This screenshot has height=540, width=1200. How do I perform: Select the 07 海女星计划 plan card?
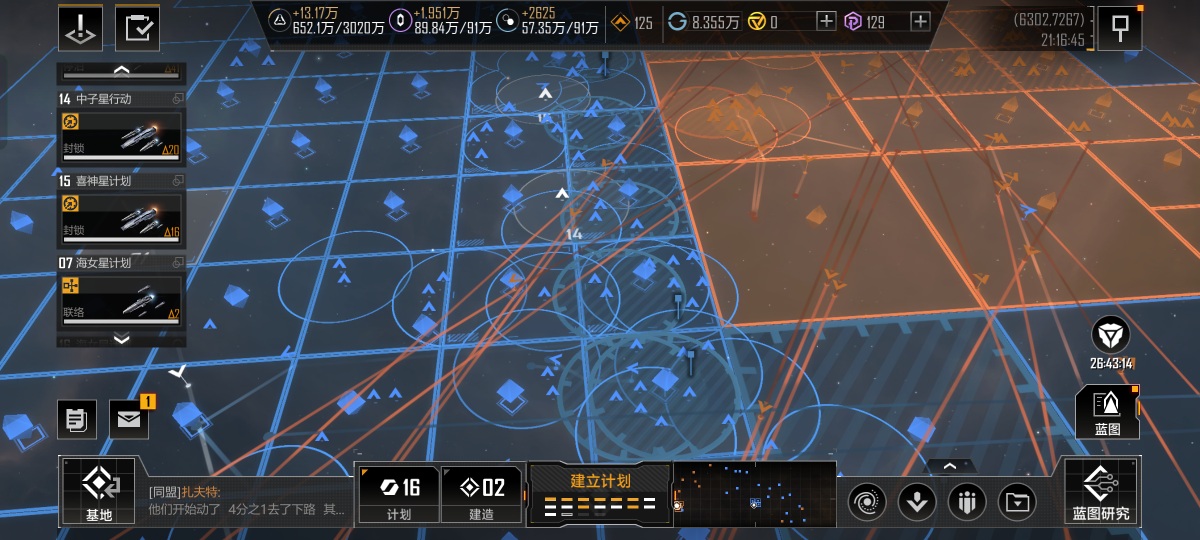pos(122,291)
